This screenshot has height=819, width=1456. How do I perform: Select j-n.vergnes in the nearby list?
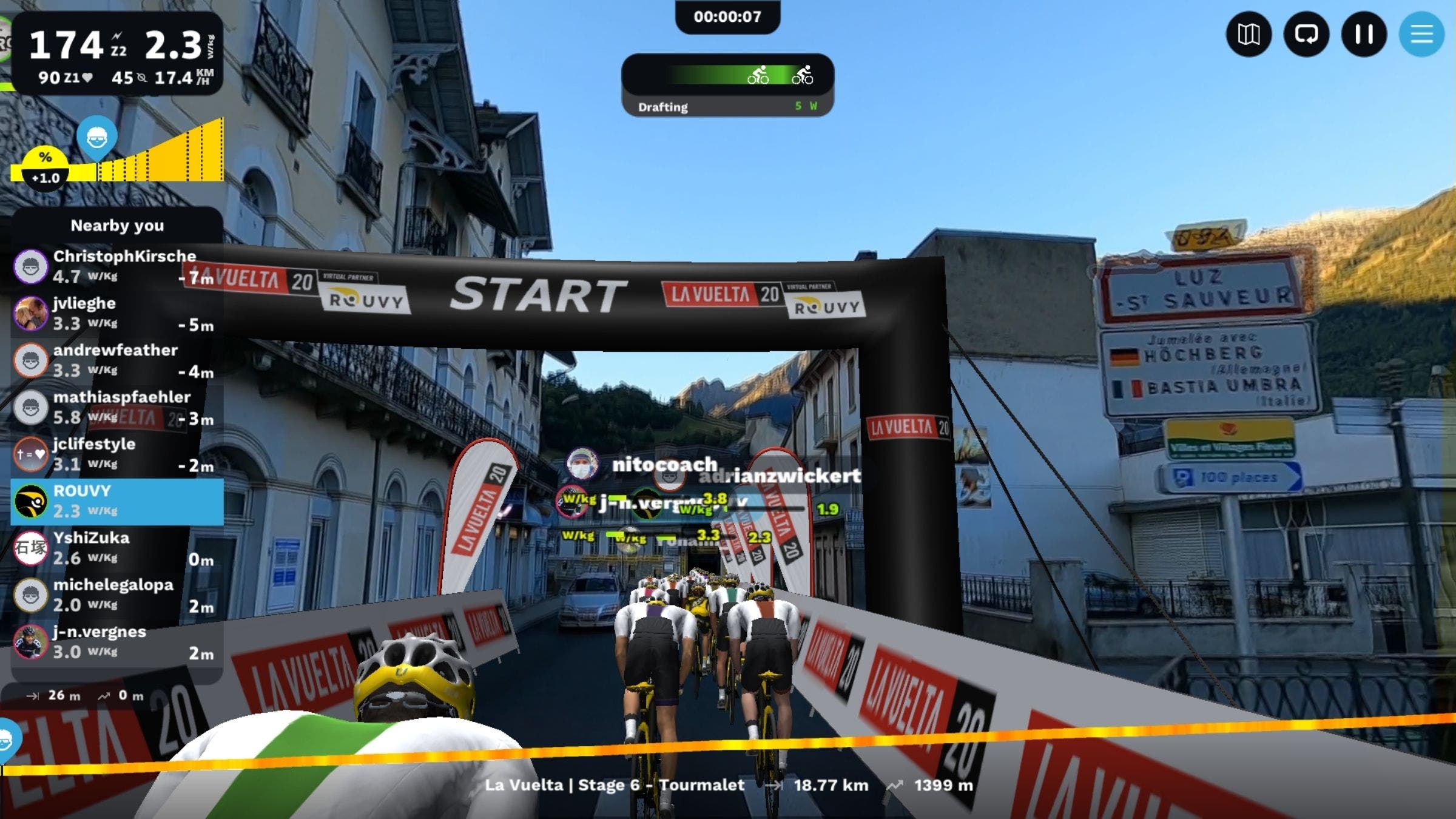116,642
